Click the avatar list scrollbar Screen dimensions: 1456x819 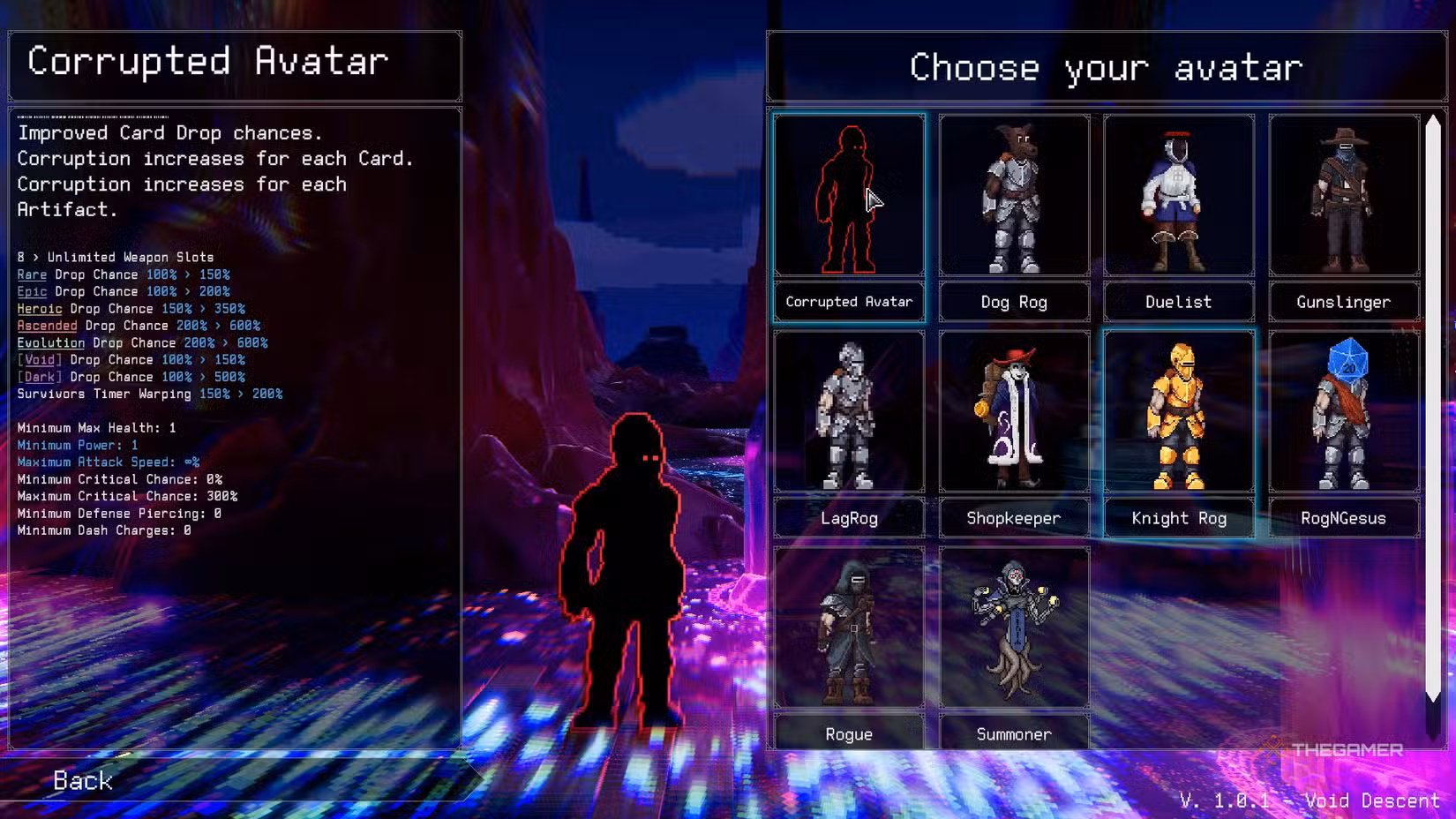coord(1433,406)
